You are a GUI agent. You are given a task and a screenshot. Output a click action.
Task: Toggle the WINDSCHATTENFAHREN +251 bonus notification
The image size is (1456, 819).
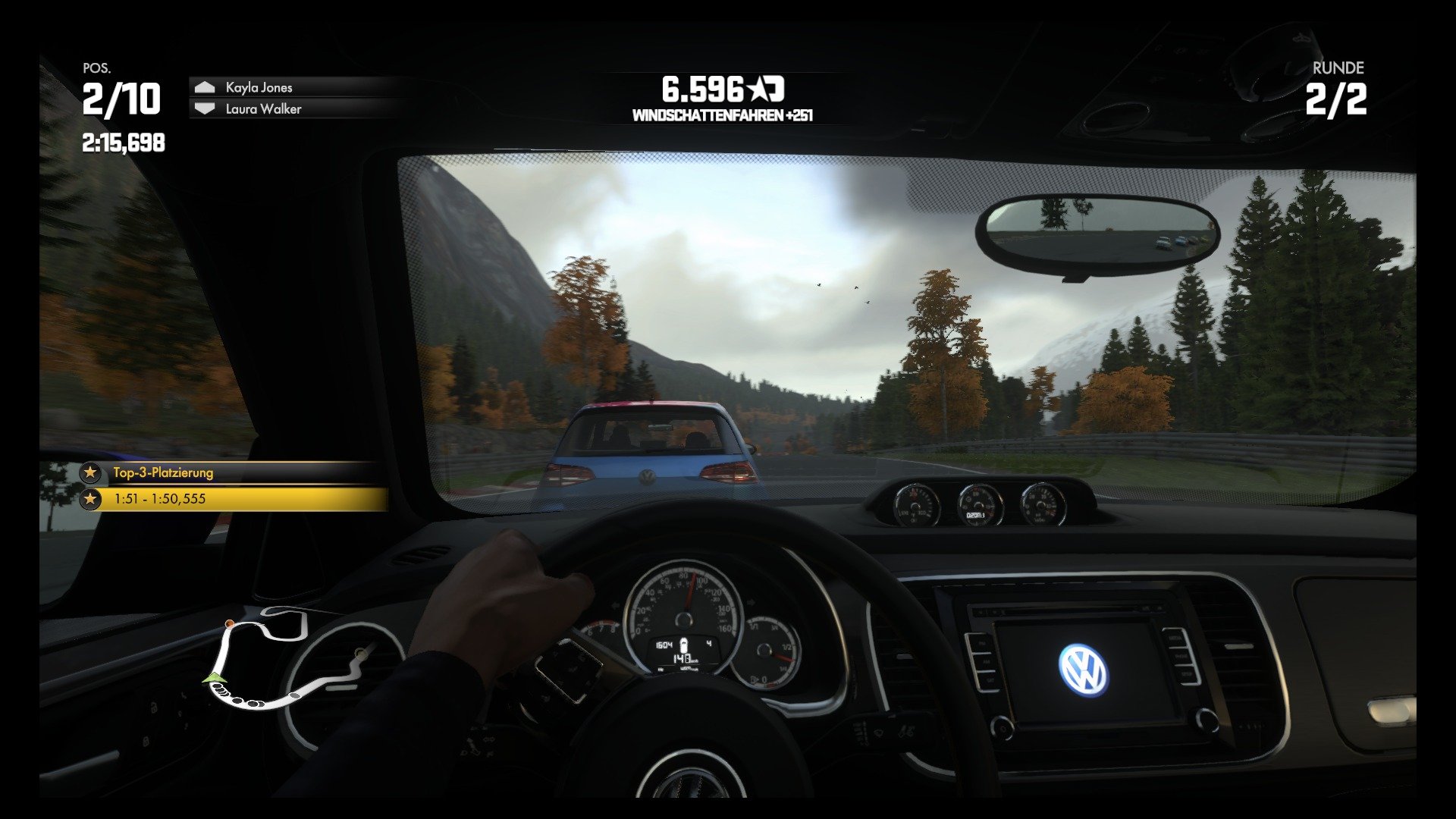click(722, 115)
